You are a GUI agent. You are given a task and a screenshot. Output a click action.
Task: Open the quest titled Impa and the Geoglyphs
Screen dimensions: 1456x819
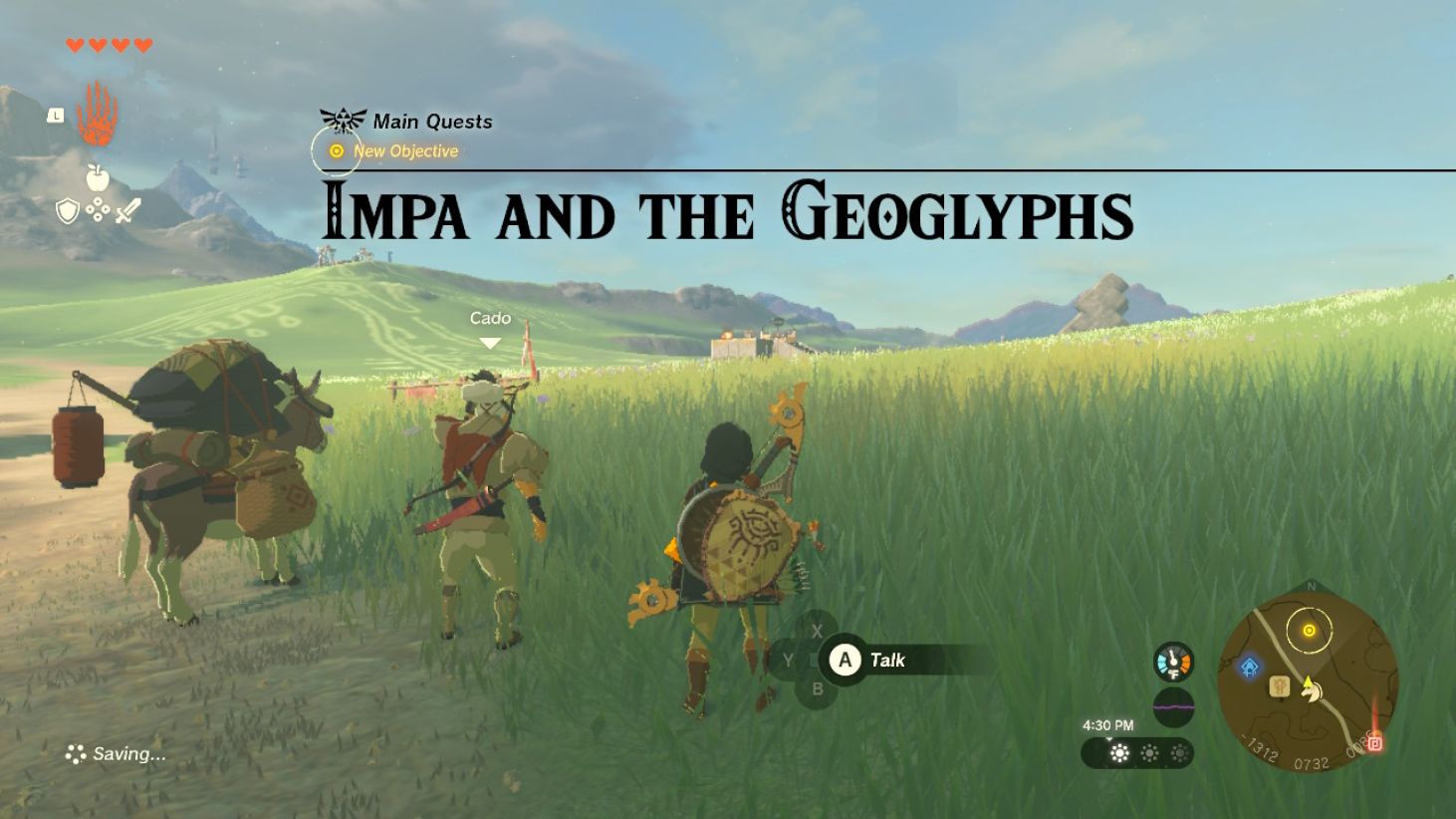point(728,212)
